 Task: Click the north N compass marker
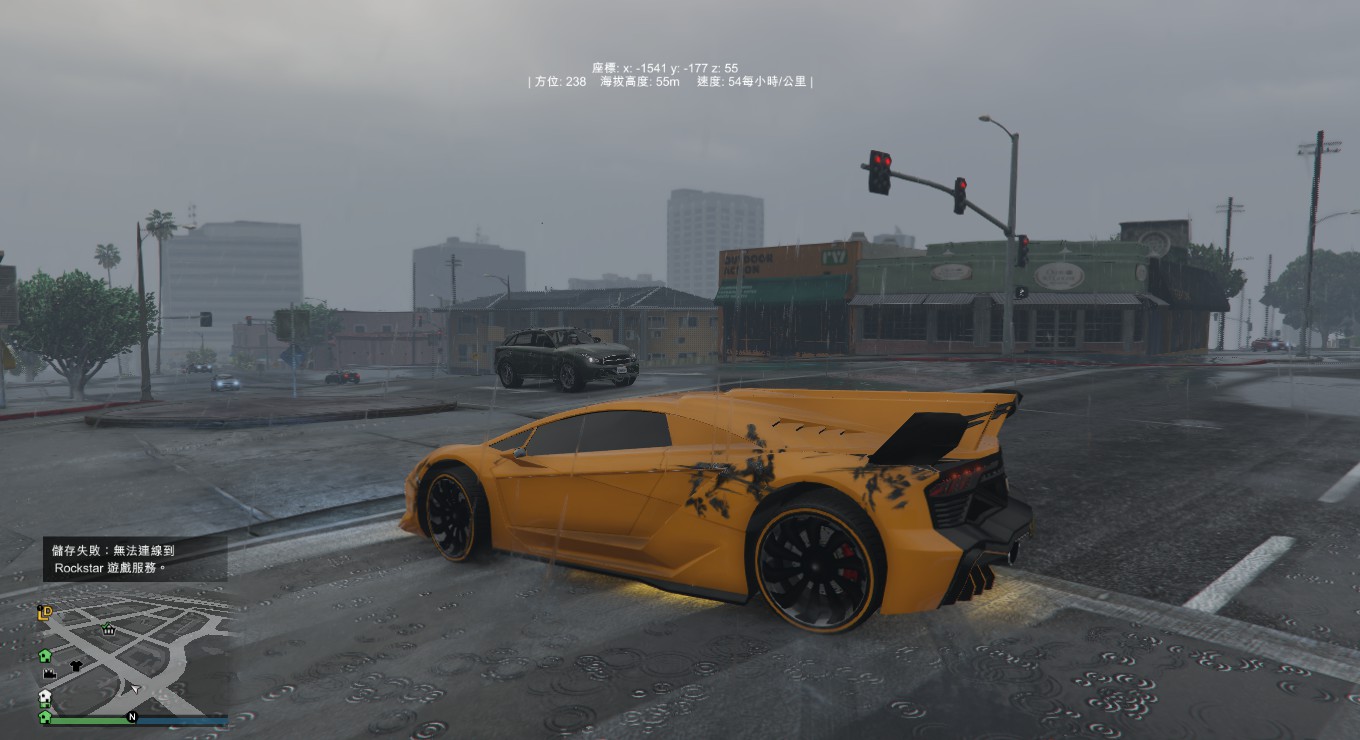click(131, 717)
